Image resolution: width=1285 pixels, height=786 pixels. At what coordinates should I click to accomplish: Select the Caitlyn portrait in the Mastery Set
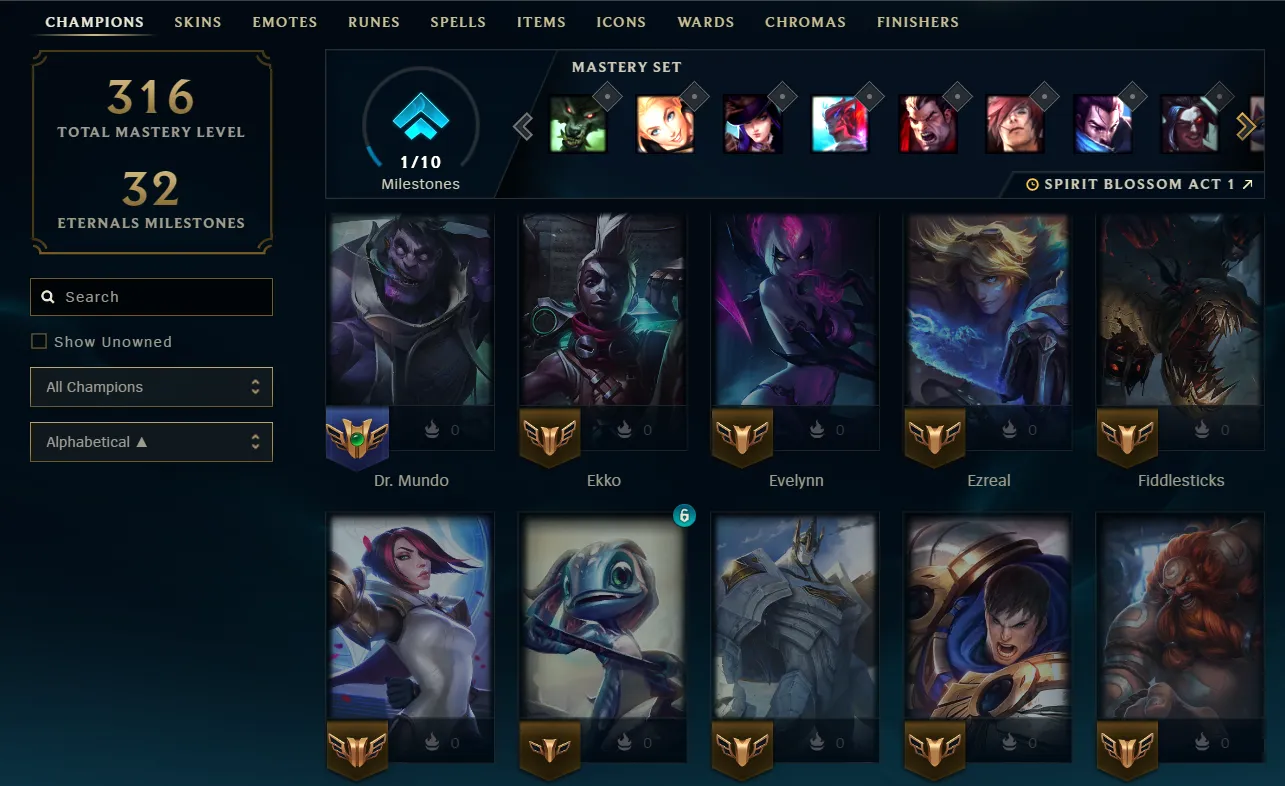753,125
